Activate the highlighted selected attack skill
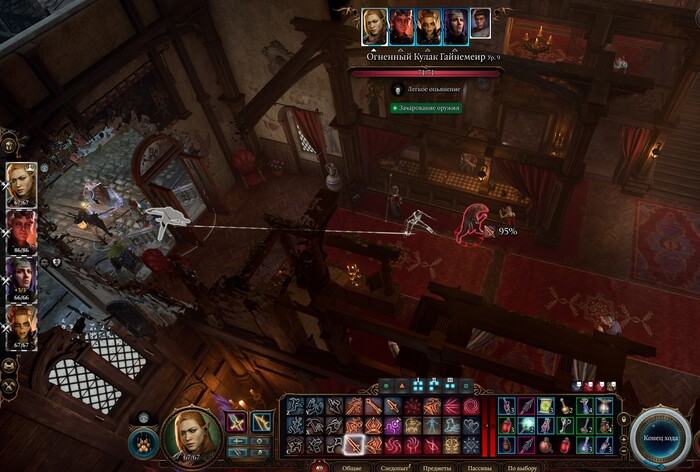Image resolution: width=700 pixels, height=472 pixels. coord(355,444)
